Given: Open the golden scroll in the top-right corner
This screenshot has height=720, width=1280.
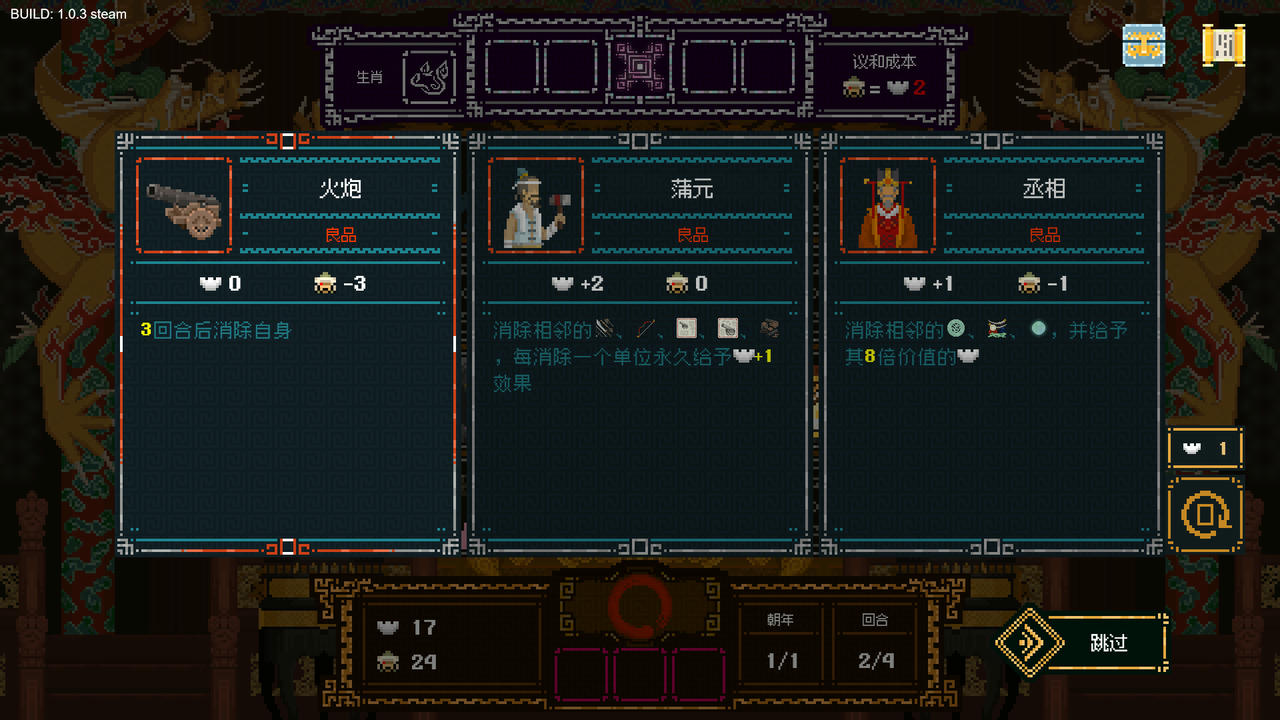Looking at the screenshot, I should [1224, 45].
